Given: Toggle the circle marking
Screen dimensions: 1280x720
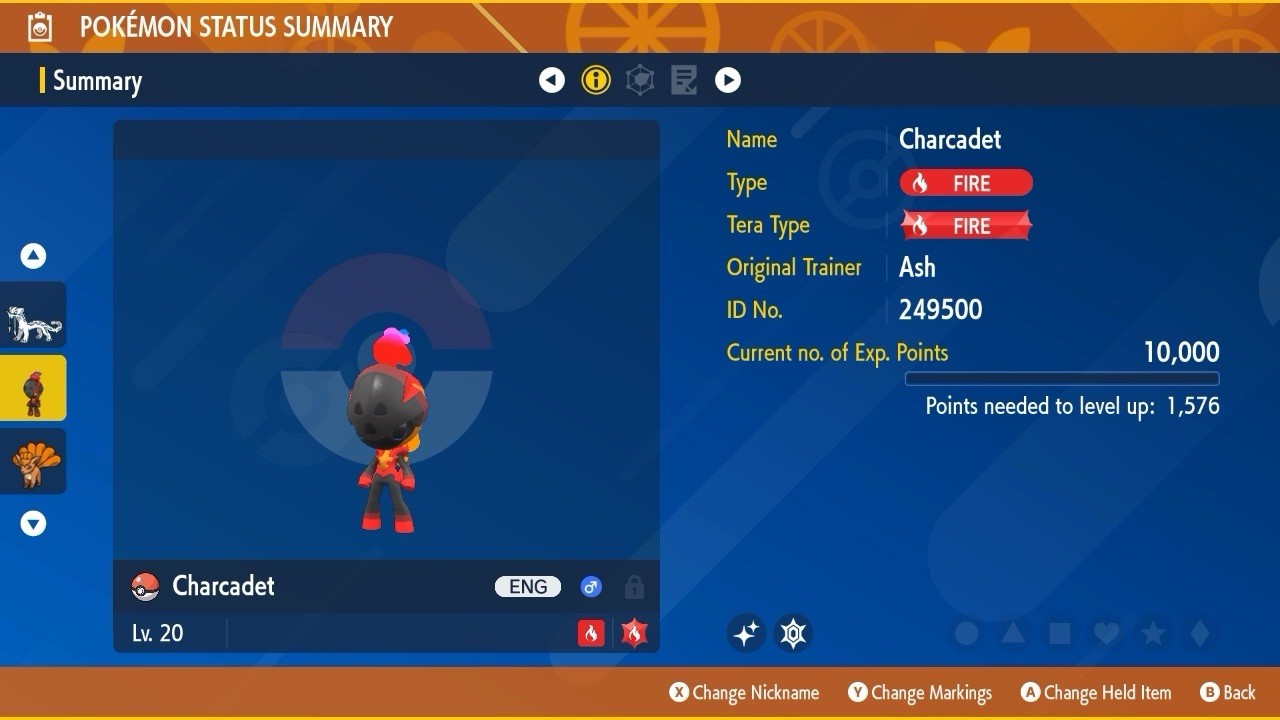Looking at the screenshot, I should click(x=966, y=633).
